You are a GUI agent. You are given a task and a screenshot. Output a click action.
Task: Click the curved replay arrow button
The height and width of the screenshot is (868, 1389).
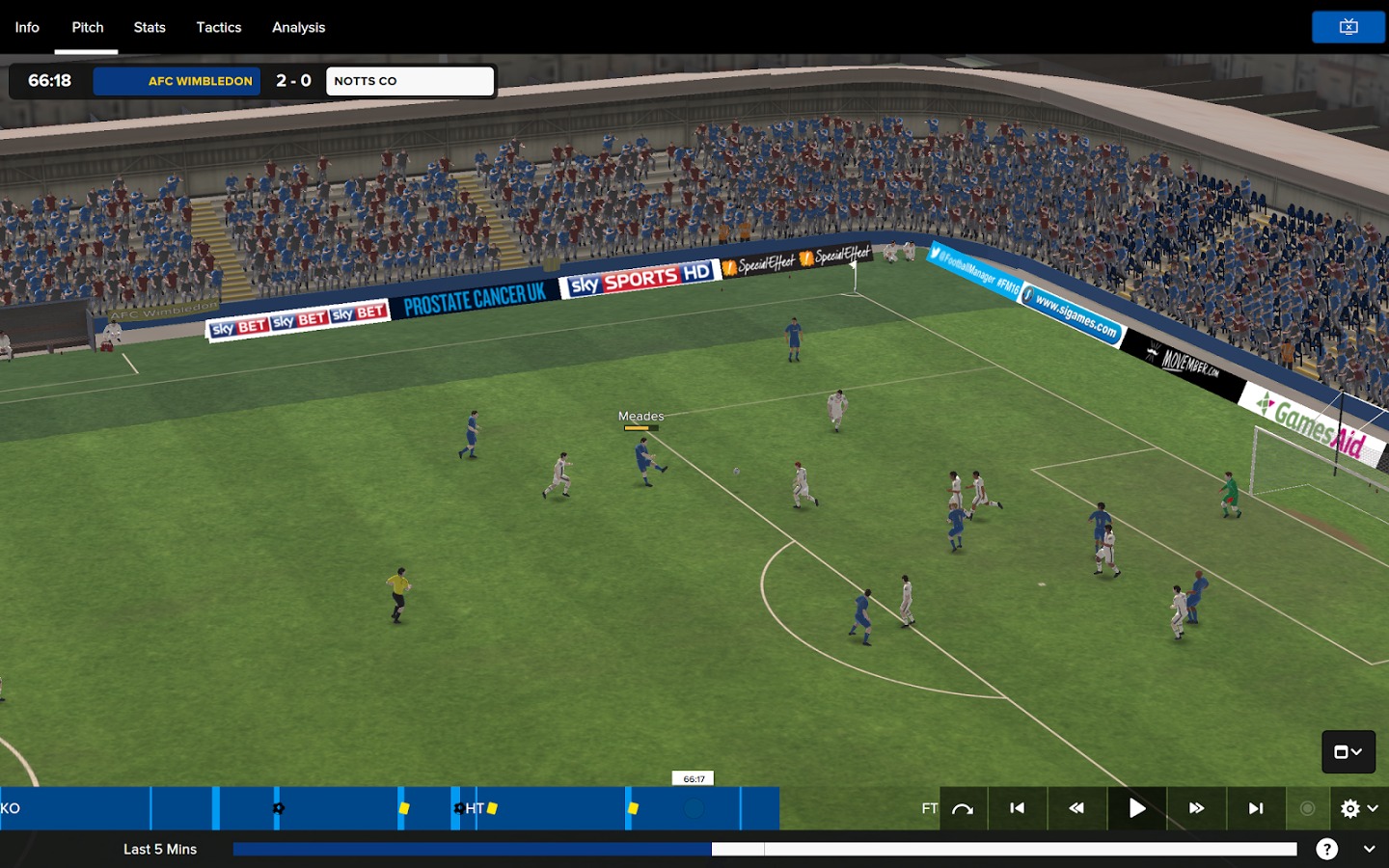pos(963,808)
